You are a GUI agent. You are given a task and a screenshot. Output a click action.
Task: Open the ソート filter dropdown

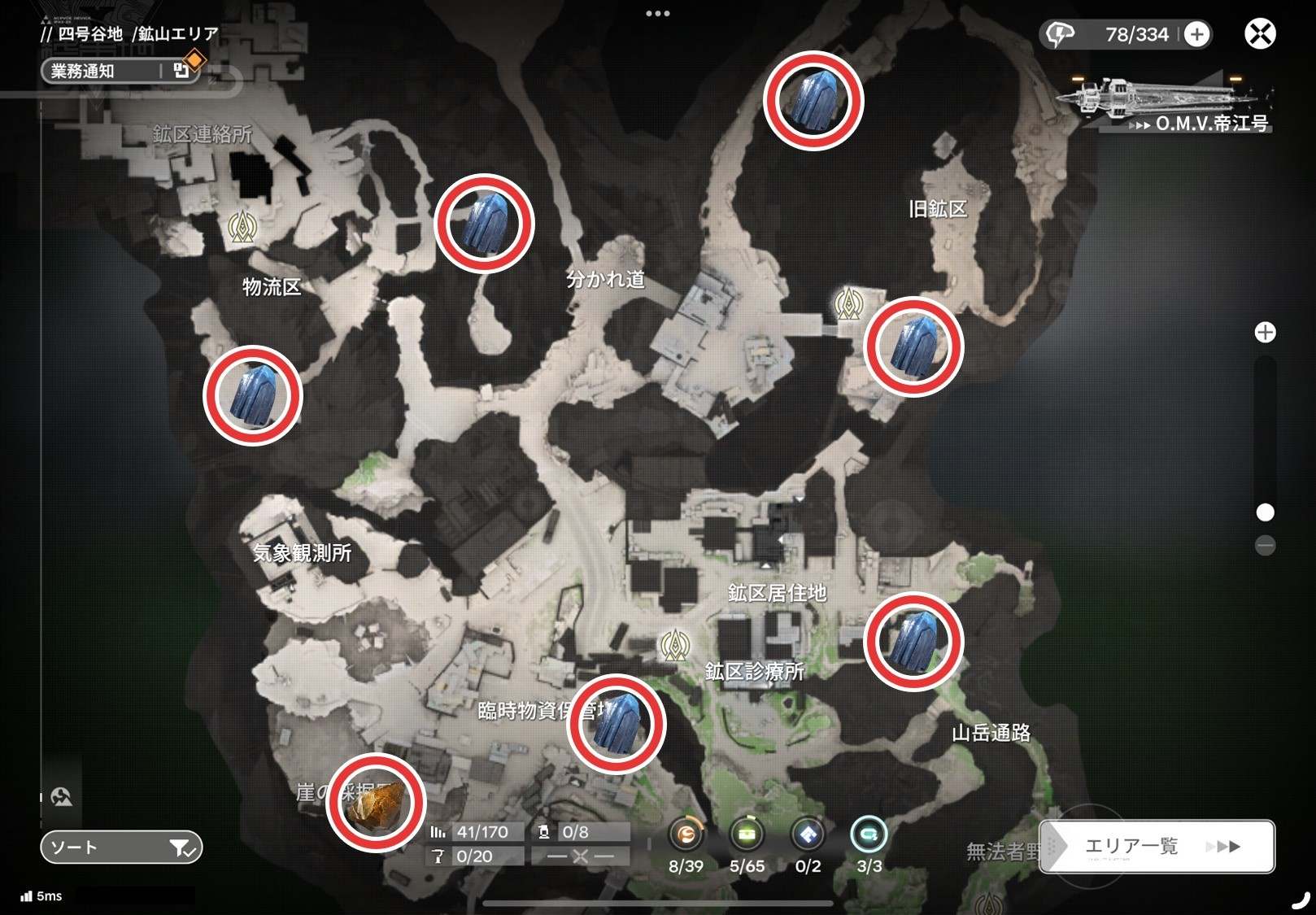[121, 847]
